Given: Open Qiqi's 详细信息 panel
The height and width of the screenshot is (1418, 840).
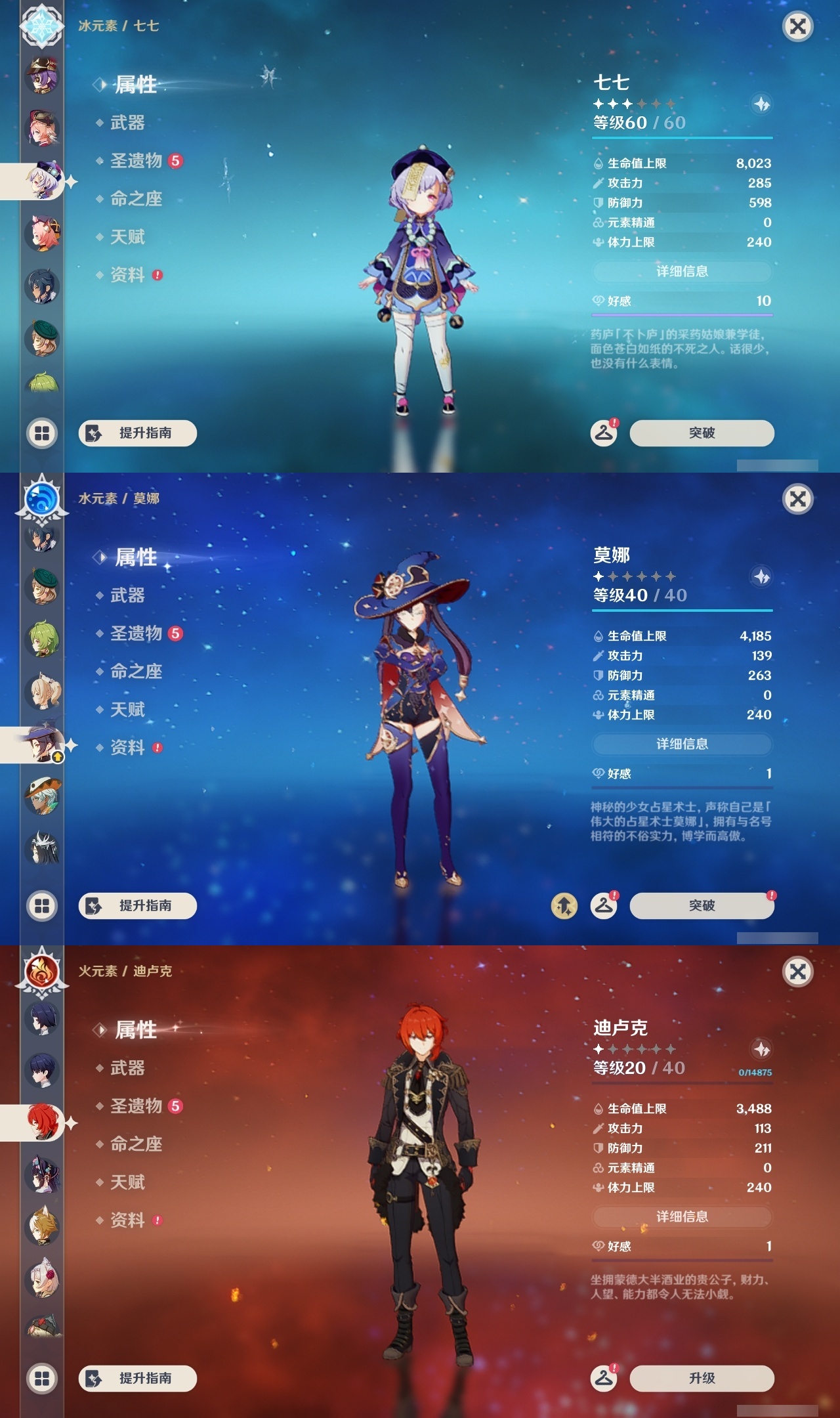Looking at the screenshot, I should (x=682, y=271).
